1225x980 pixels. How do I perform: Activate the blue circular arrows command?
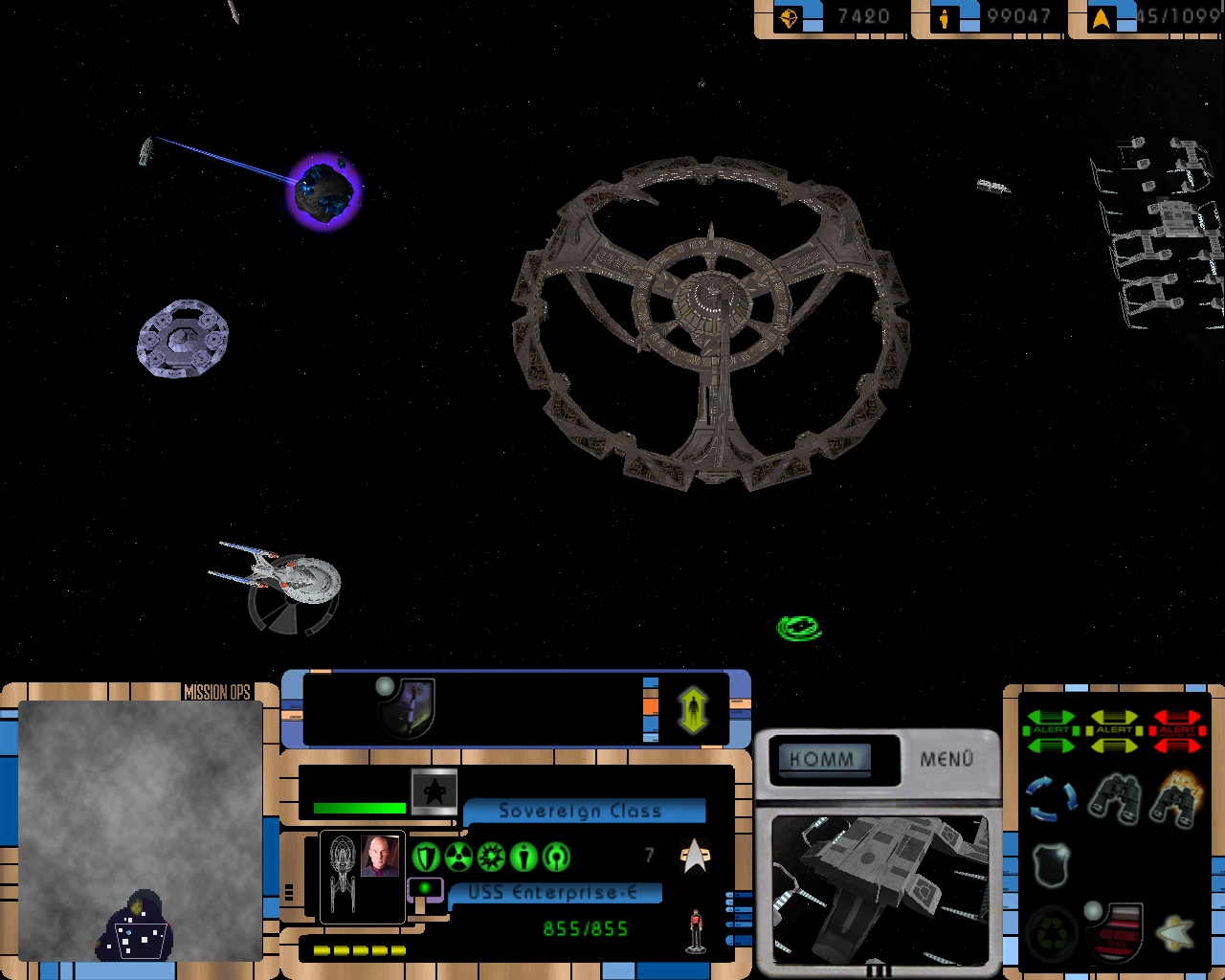coord(1051,799)
